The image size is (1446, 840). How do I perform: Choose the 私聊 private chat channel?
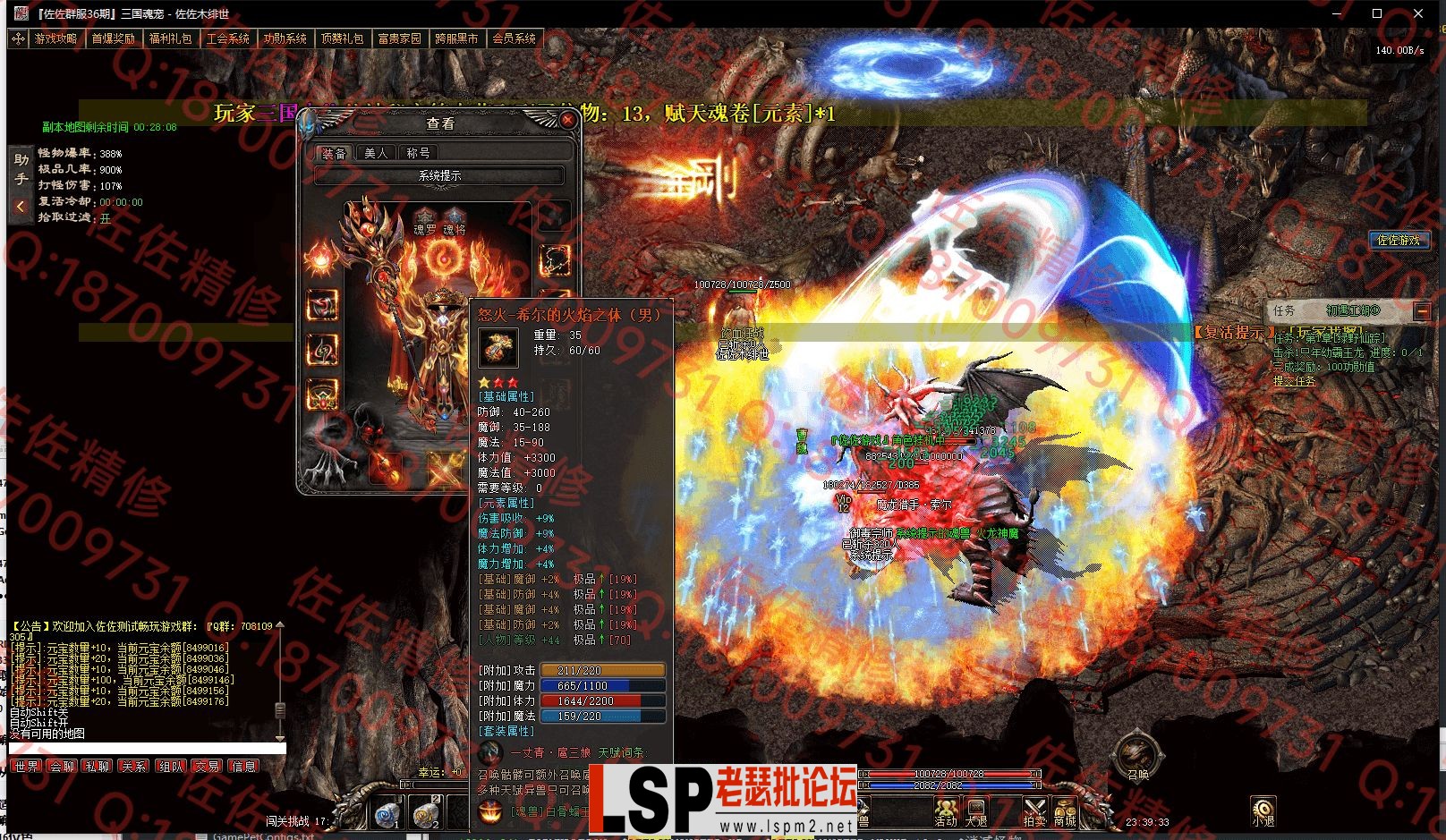click(98, 767)
